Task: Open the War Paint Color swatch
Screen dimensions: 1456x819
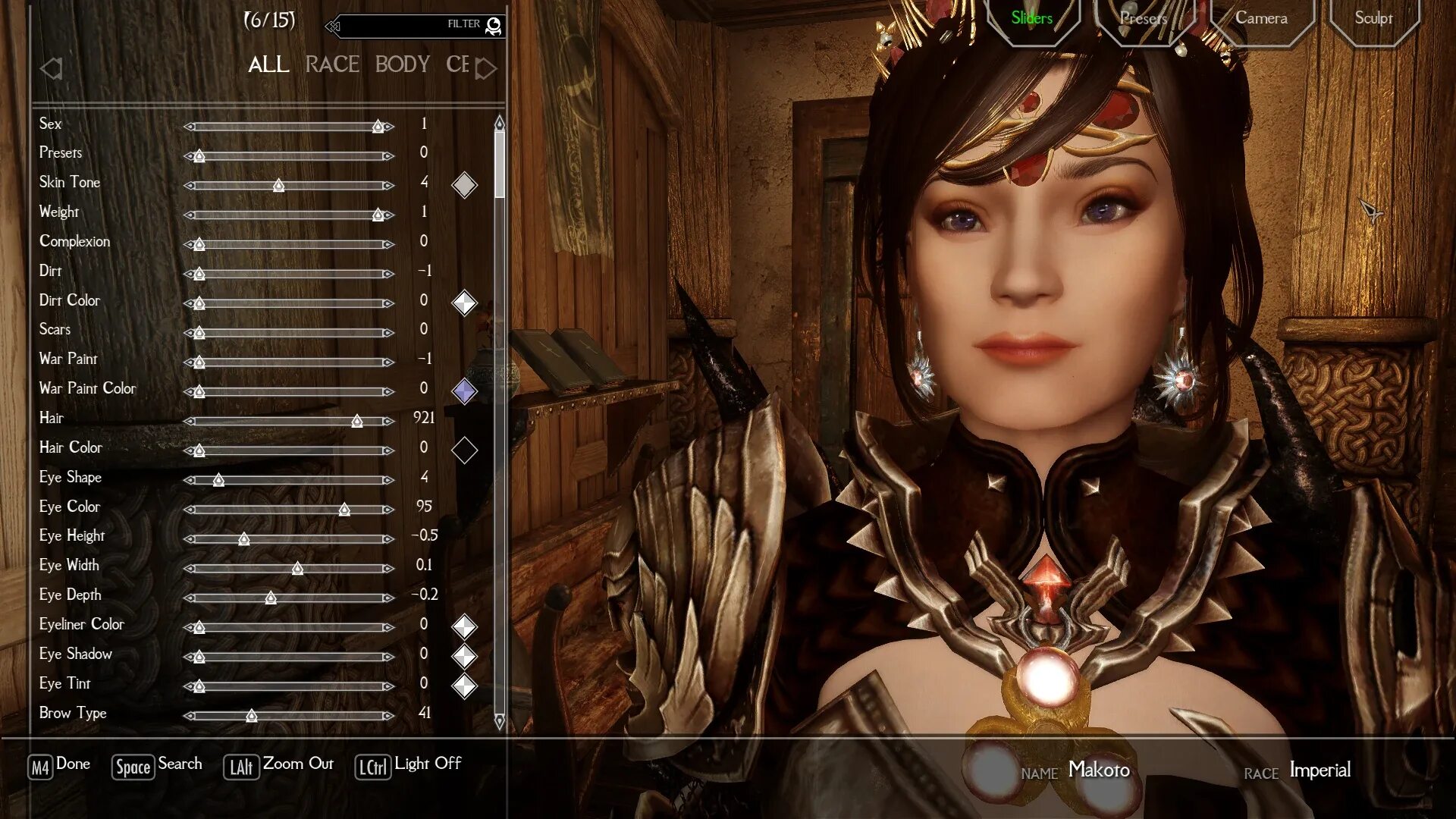Action: [464, 391]
